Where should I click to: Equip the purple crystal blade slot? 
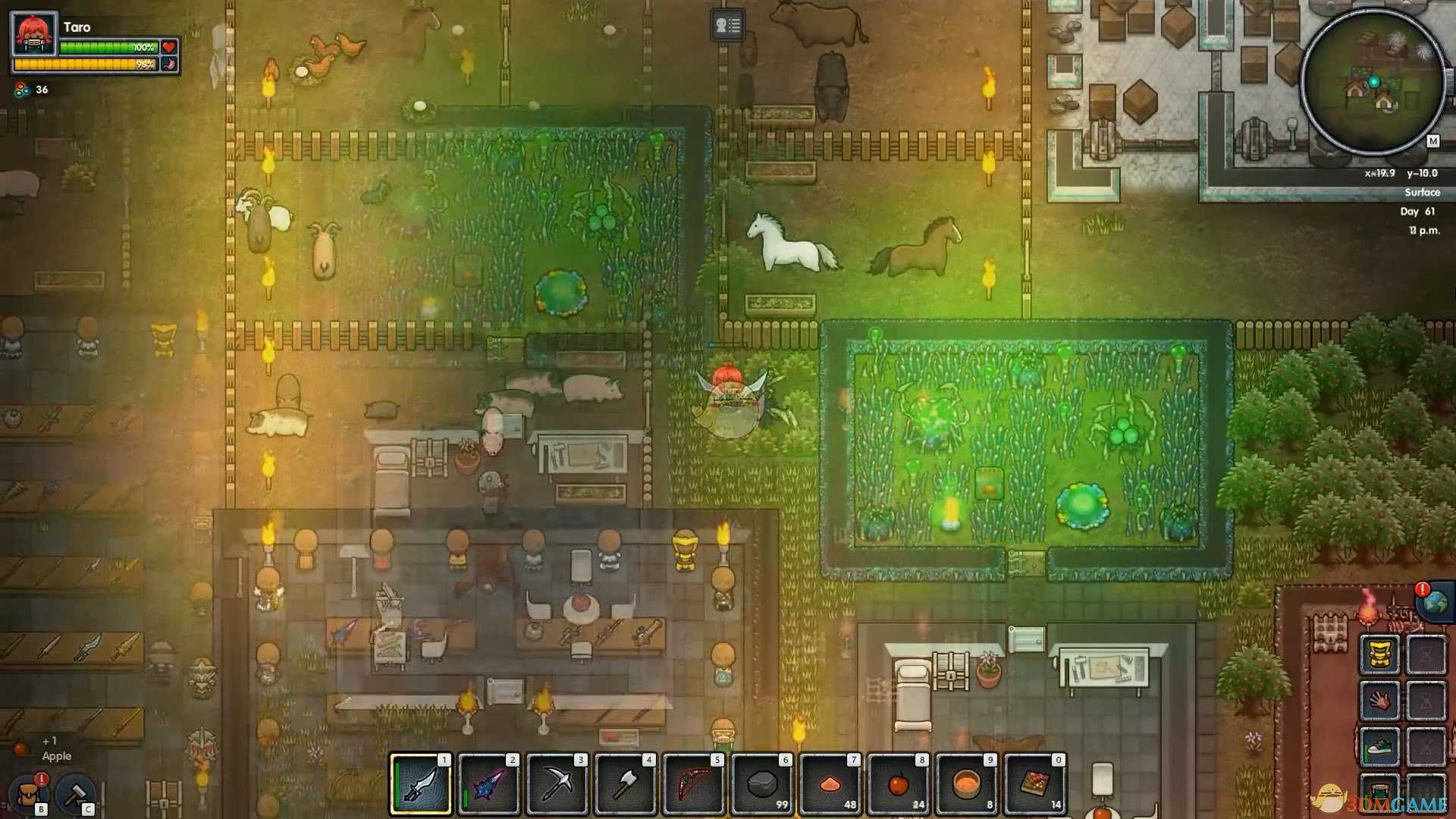pos(488,784)
